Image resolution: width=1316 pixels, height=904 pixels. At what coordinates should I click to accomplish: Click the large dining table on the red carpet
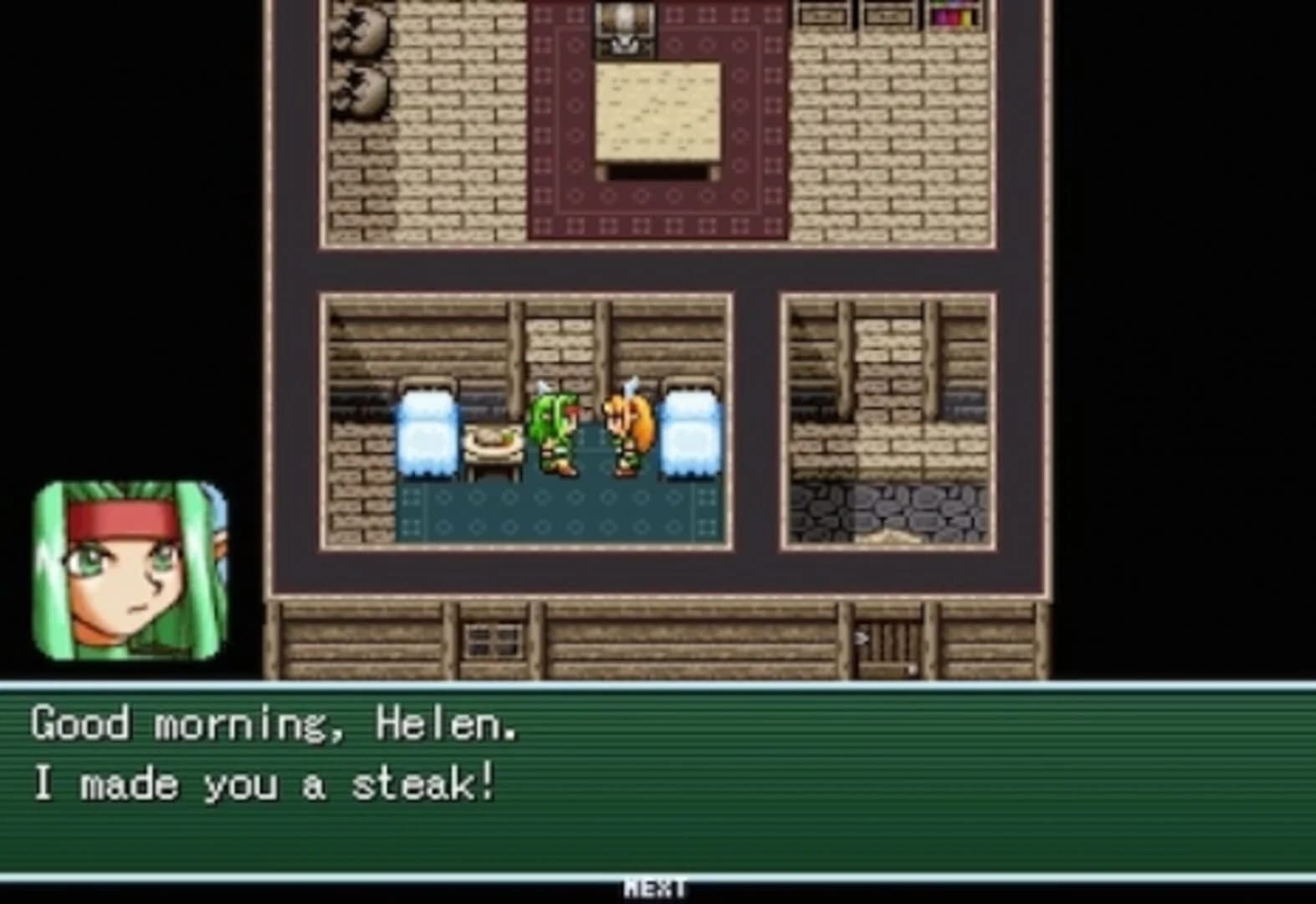[x=658, y=113]
